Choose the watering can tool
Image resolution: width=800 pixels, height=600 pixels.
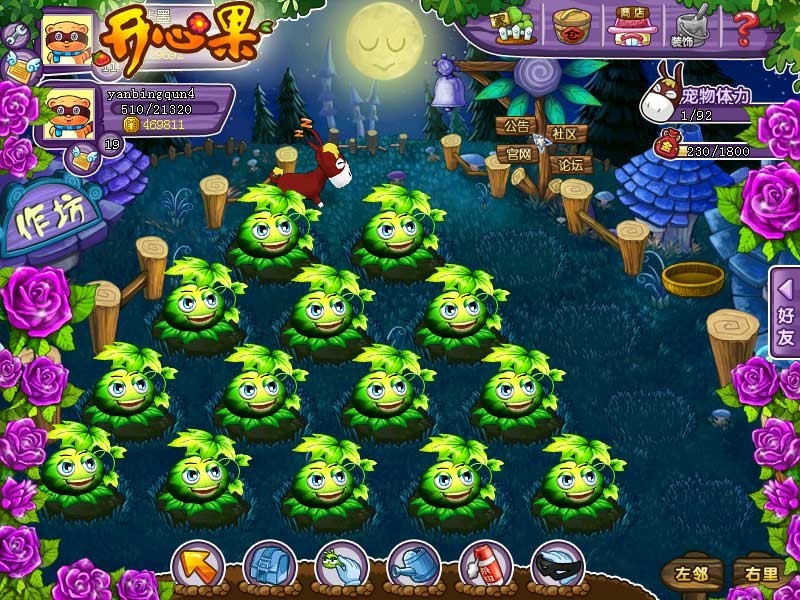(413, 566)
